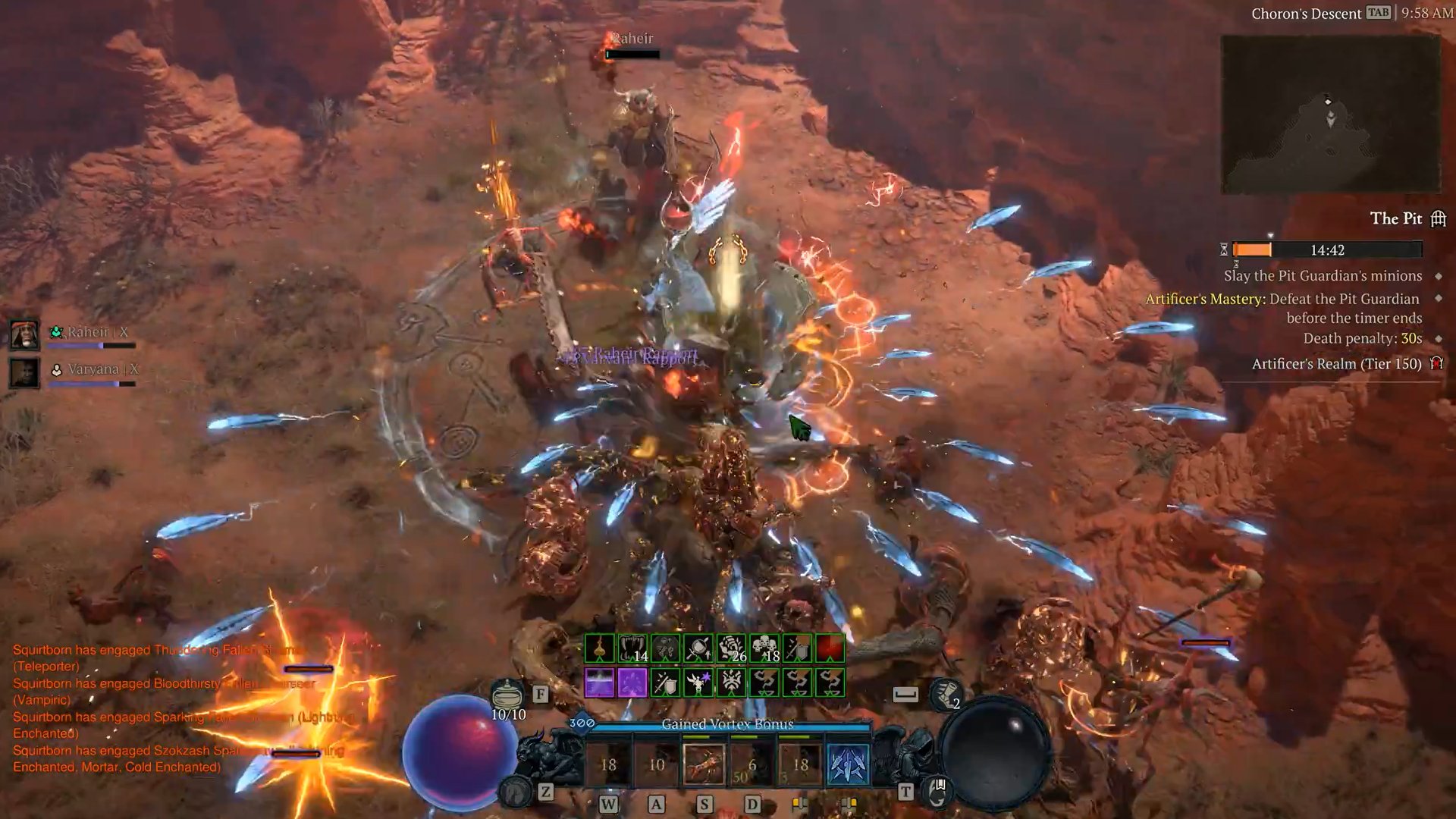The image size is (1456, 819).
Task: Use the highlighted centipede skill slot
Action: pyautogui.click(x=704, y=764)
